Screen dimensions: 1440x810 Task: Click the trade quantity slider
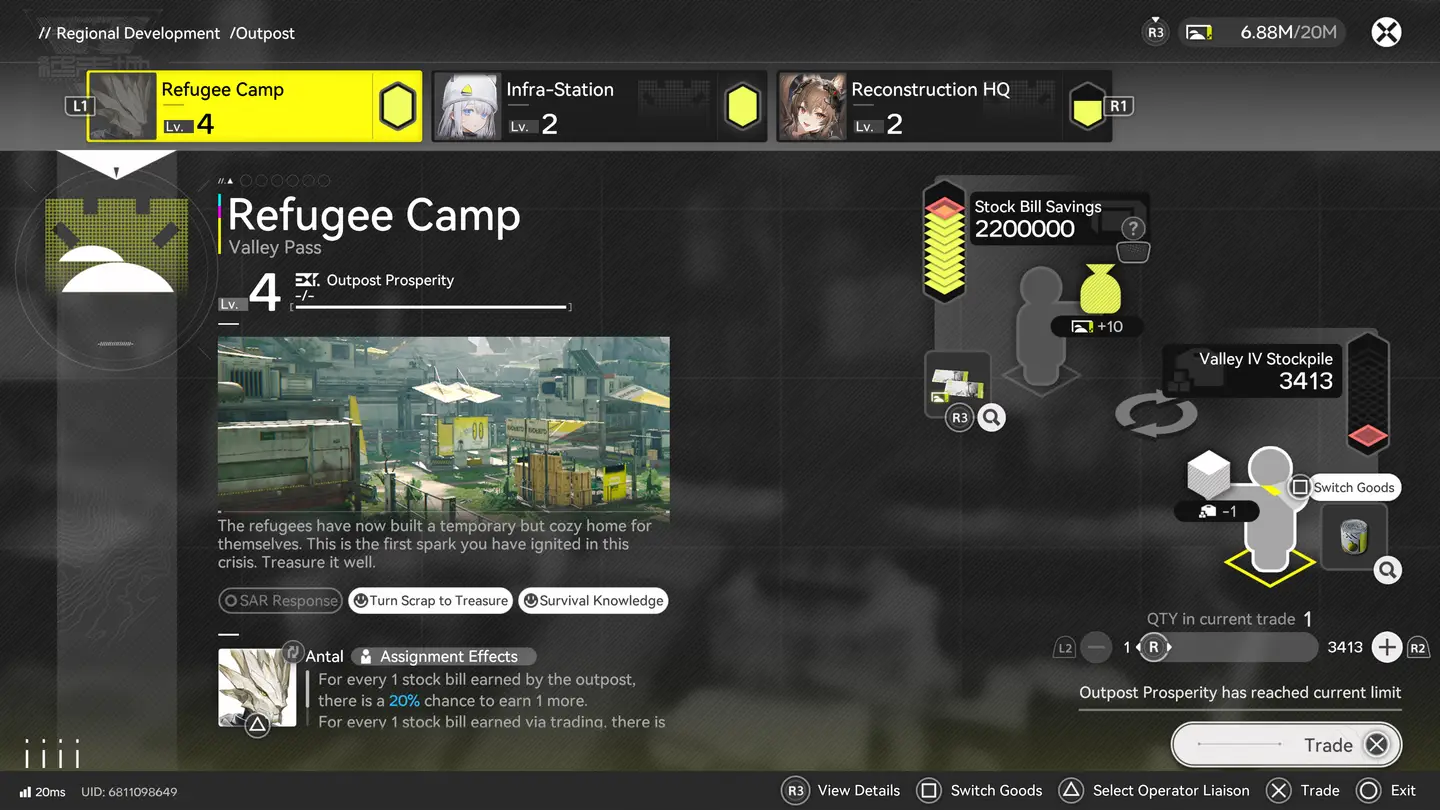pos(1235,648)
